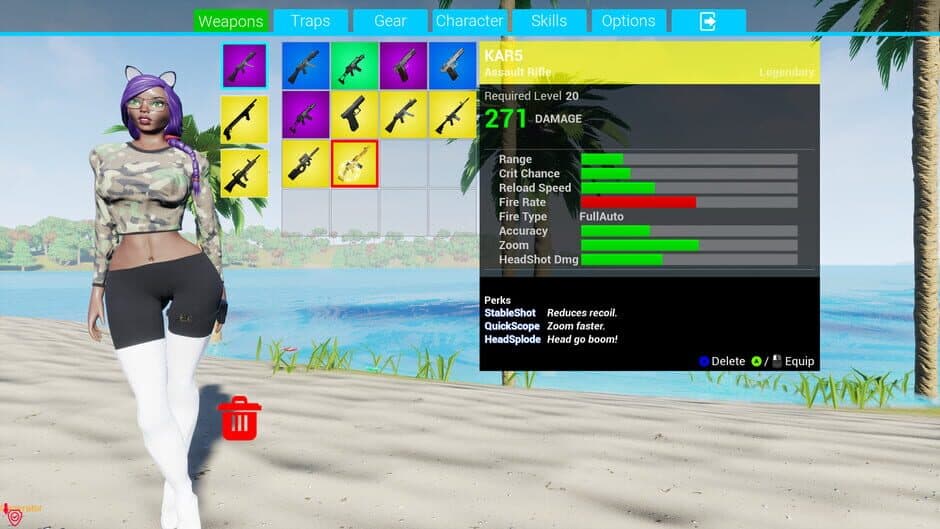Select the highlighted golden gun with red border

(x=355, y=163)
